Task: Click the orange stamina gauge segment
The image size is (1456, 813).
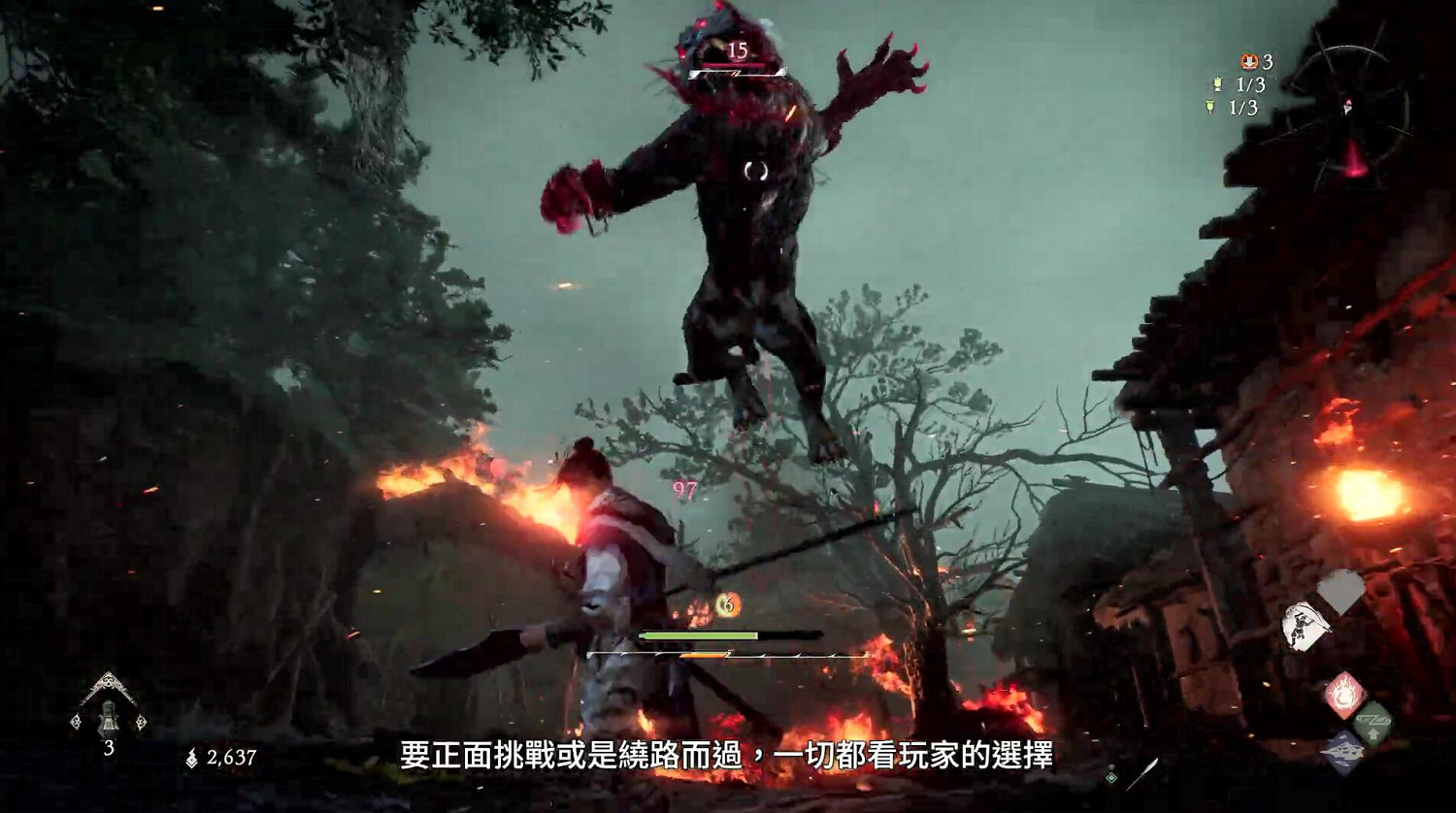Action: coord(705,655)
